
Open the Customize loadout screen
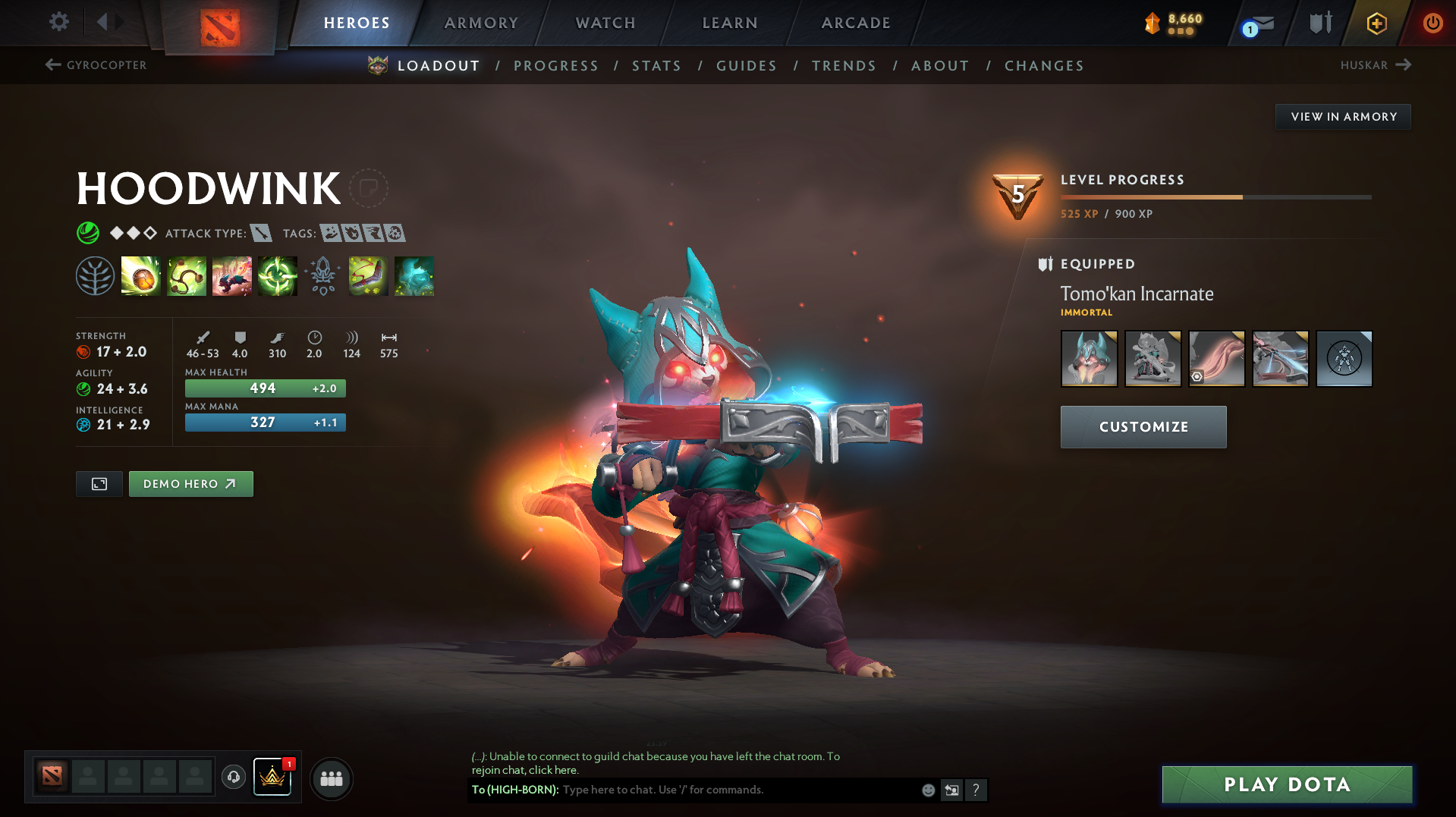pyautogui.click(x=1143, y=427)
